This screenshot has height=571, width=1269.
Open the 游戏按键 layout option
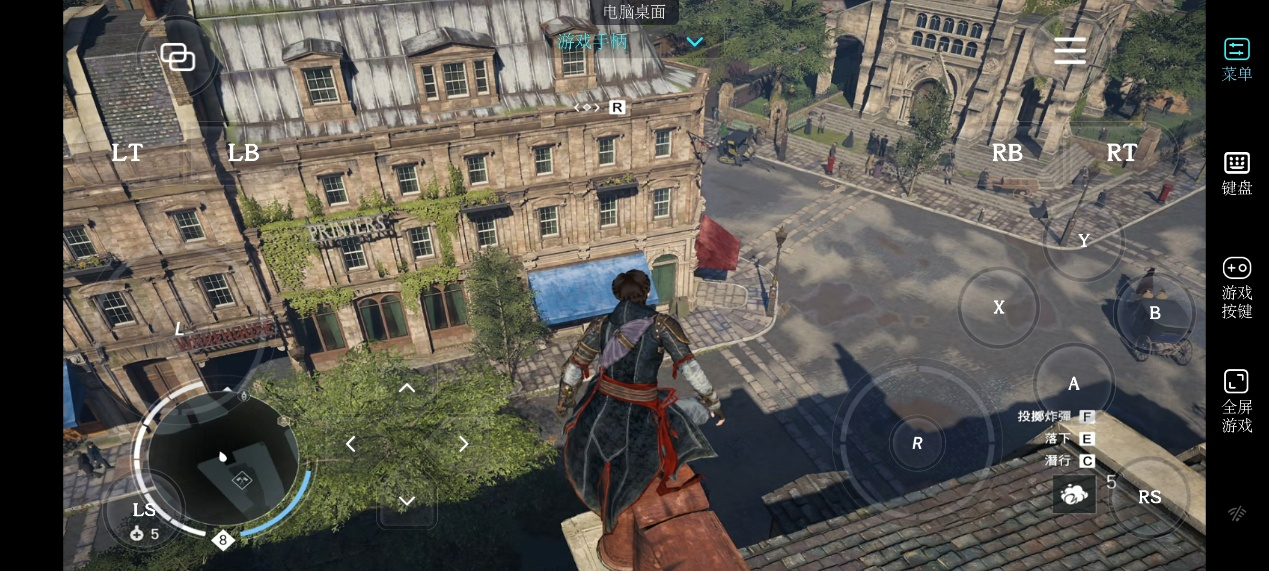coord(1237,287)
